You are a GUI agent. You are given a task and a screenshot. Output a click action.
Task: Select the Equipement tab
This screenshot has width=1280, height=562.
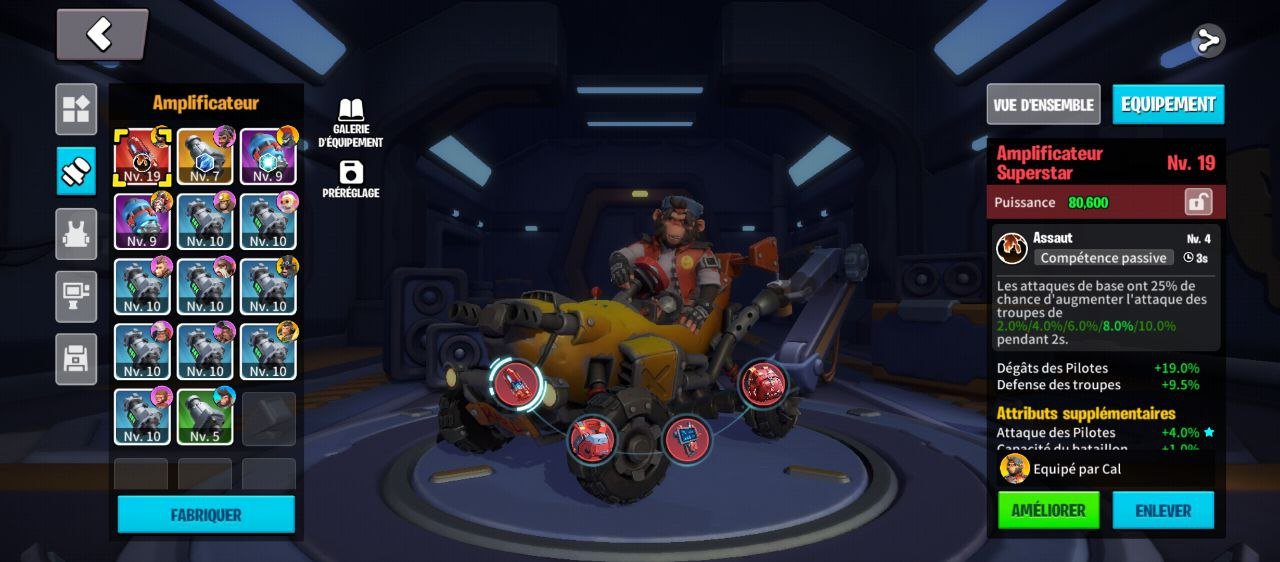click(1168, 104)
